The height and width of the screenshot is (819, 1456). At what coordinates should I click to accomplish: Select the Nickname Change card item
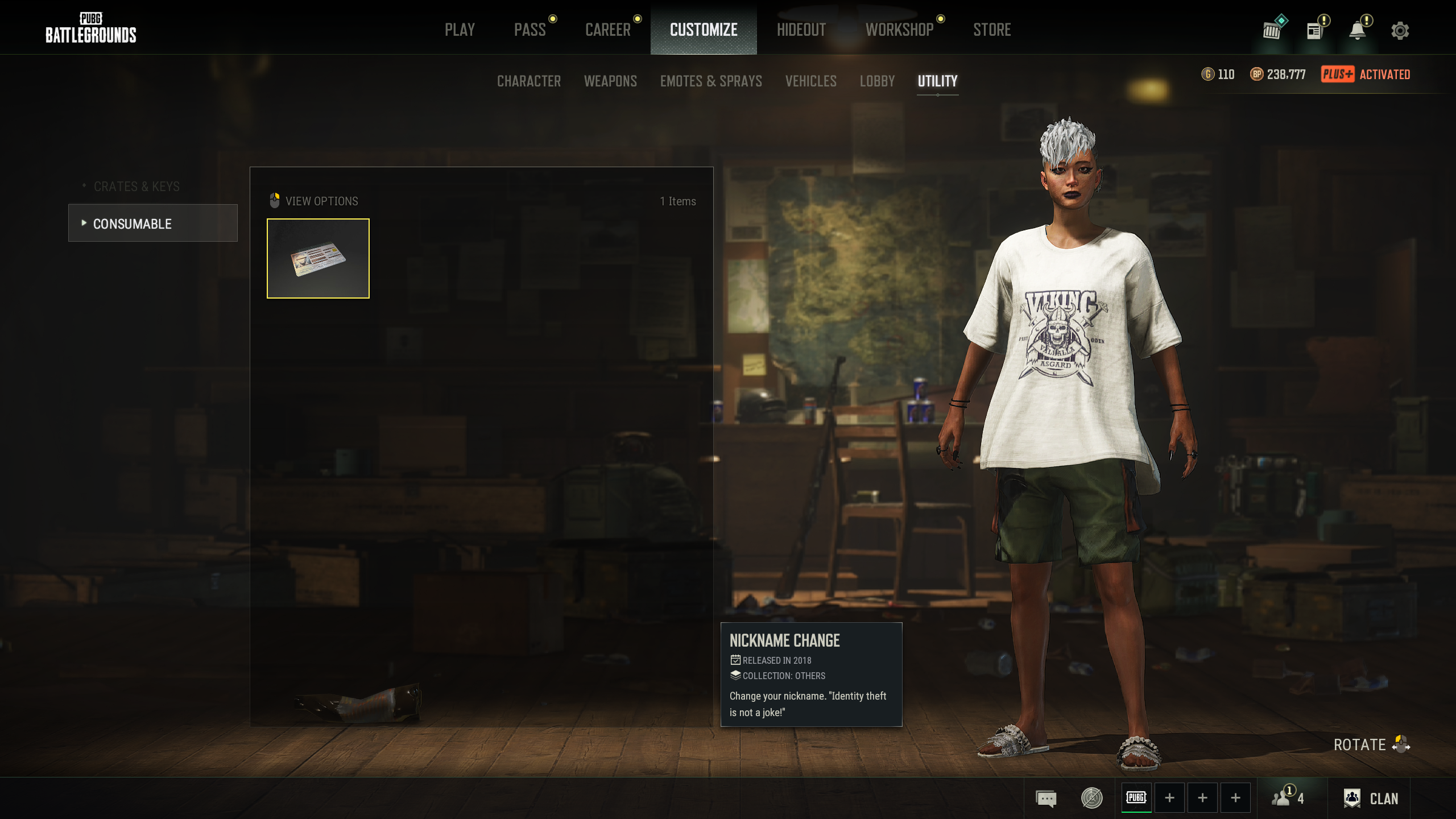tap(318, 258)
